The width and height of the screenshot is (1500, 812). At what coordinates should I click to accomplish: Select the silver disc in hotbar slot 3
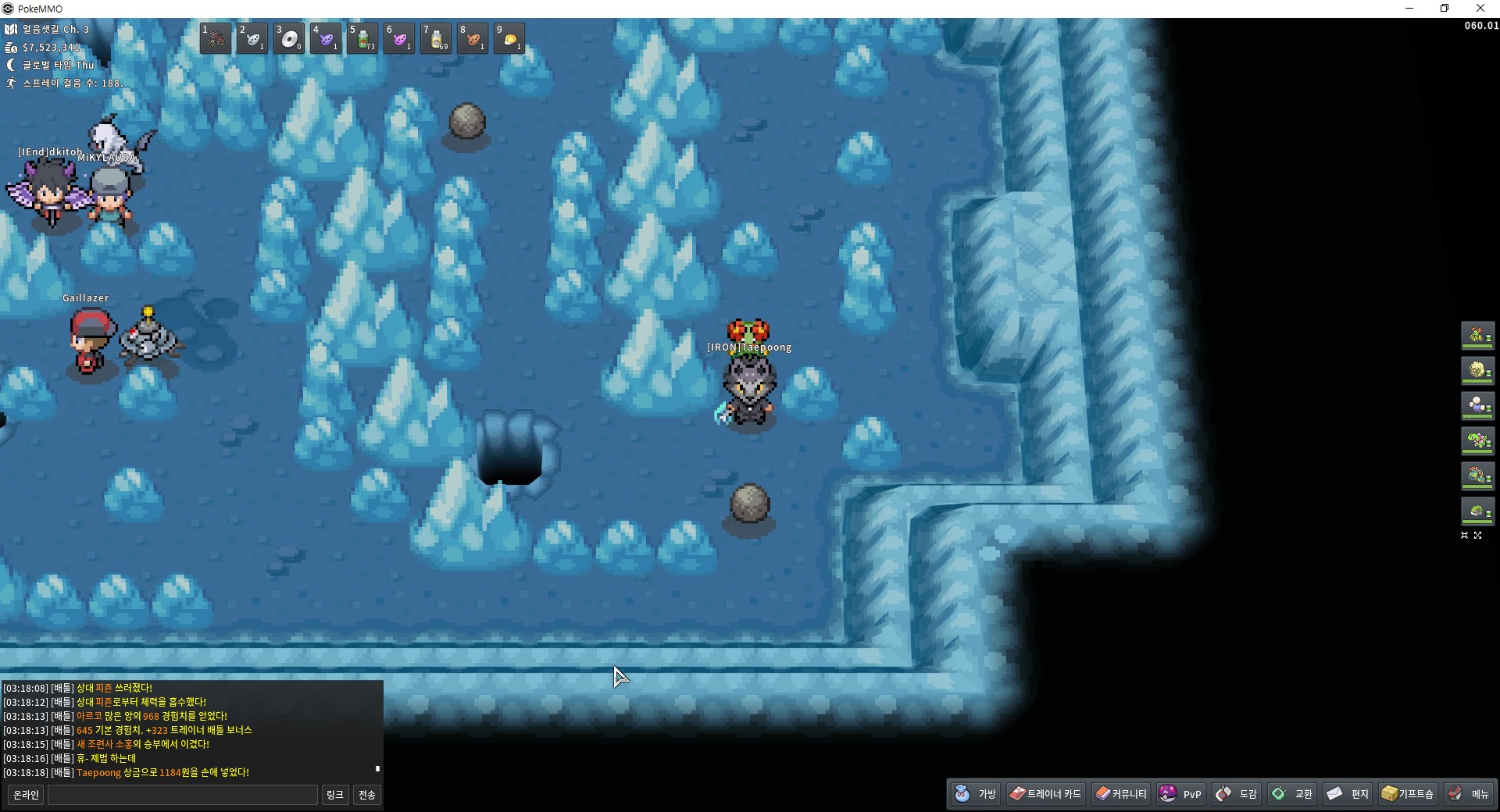tap(289, 38)
